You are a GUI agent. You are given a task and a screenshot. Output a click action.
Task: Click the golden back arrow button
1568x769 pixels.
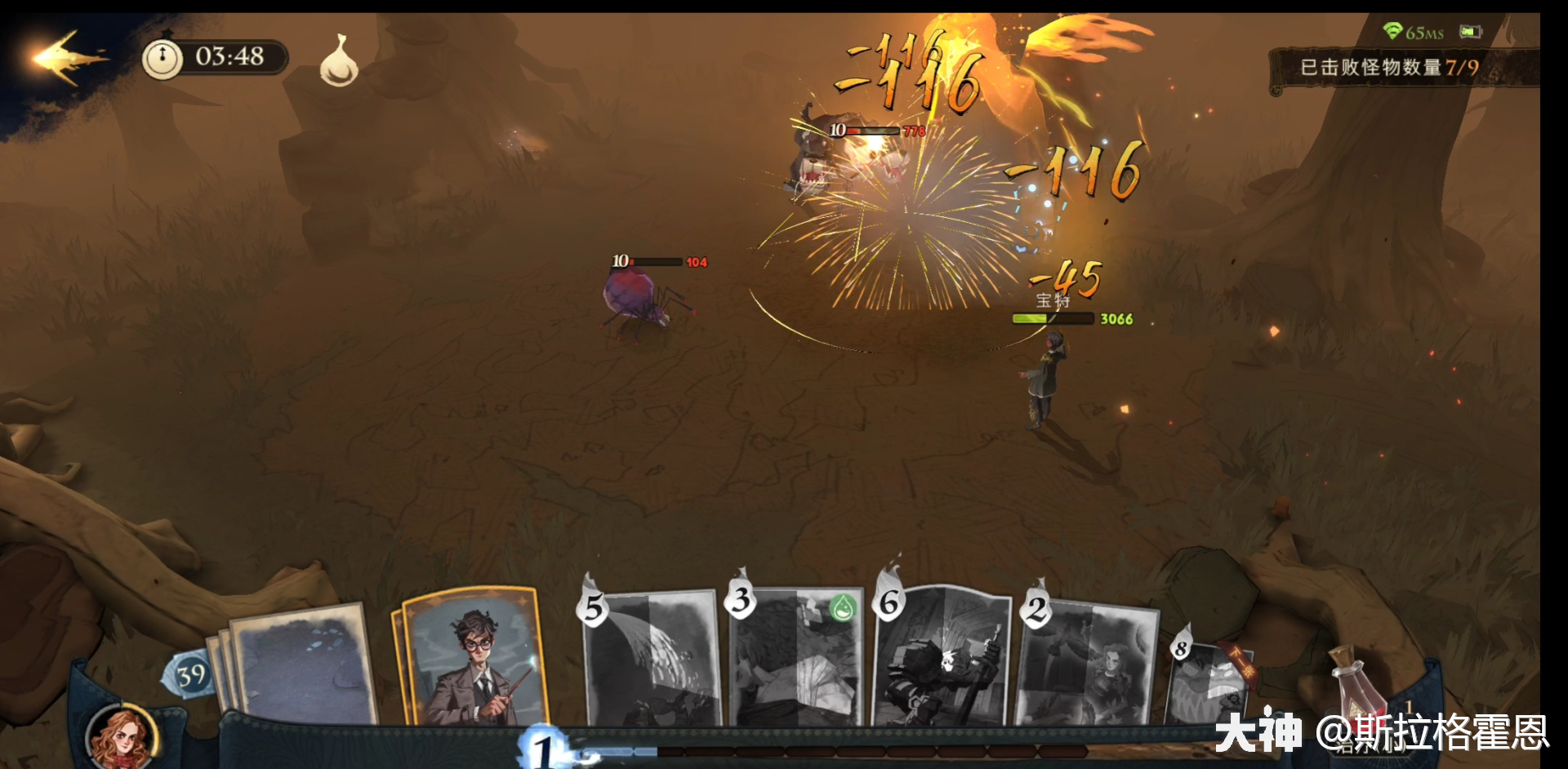pyautogui.click(x=67, y=57)
